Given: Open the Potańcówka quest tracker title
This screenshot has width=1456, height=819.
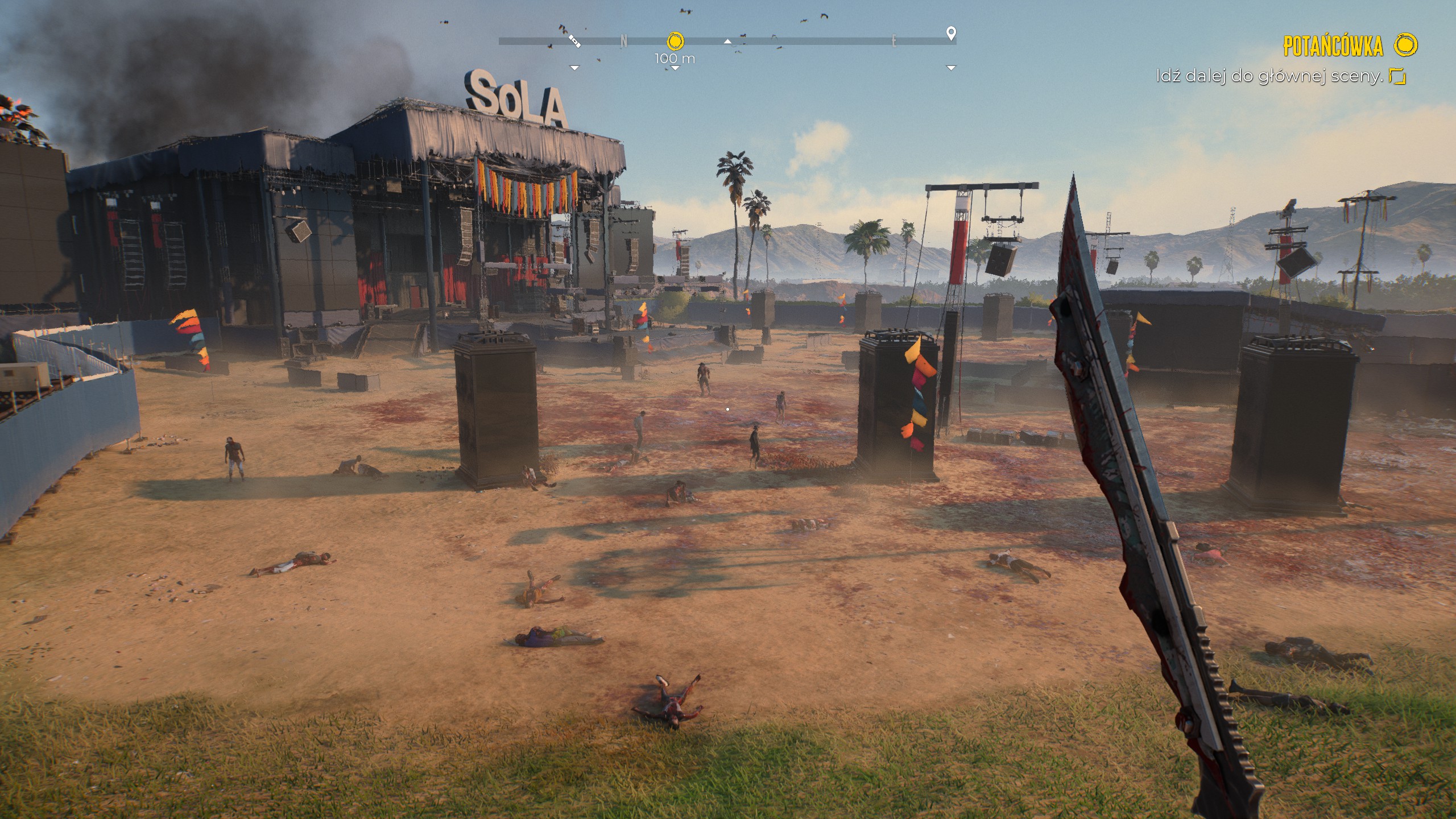Looking at the screenshot, I should pos(1332,46).
